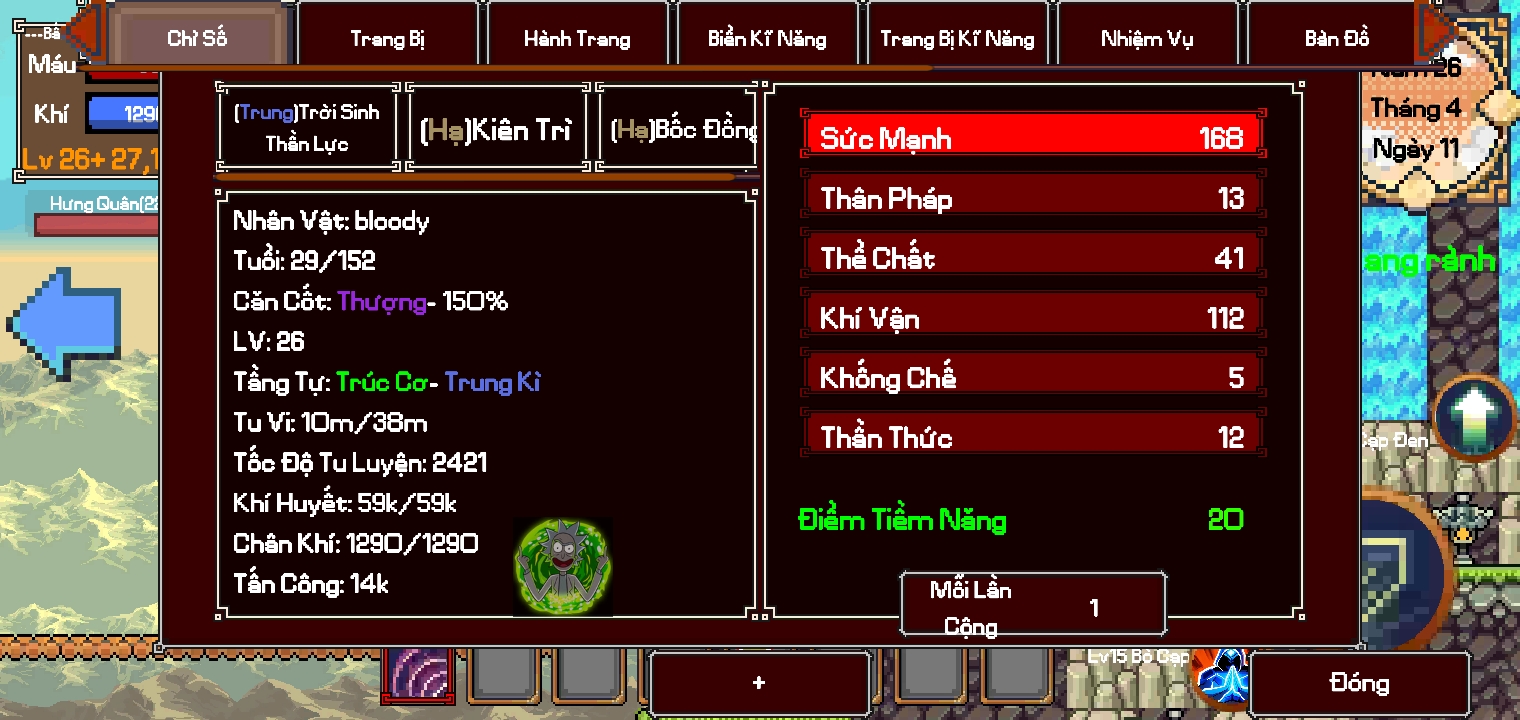Screen dimensions: 1520x720
Task: Click the red arrow left of the tab bar
Action: tap(85, 32)
